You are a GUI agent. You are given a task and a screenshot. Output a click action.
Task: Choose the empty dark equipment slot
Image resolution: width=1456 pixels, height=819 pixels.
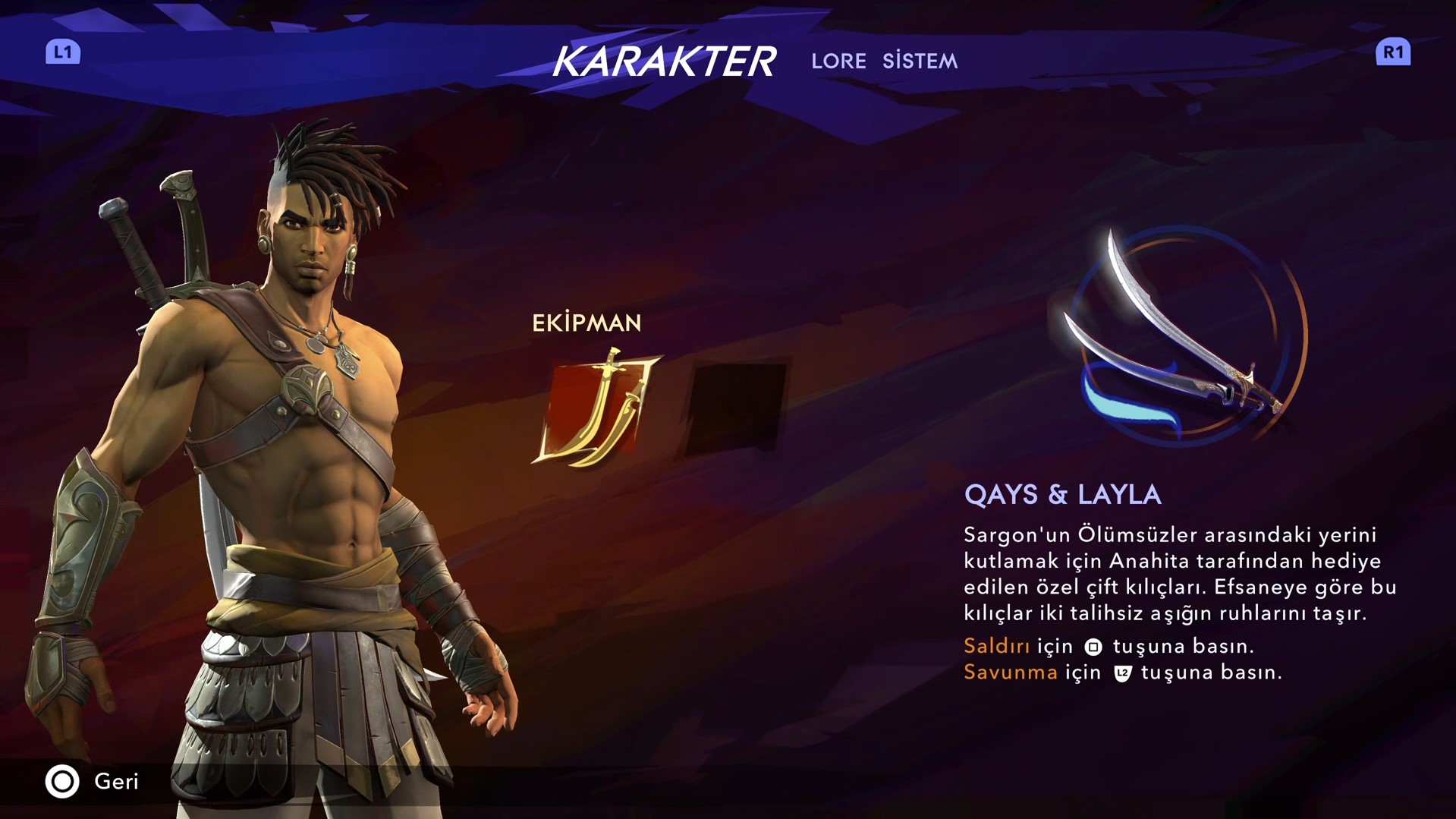[736, 408]
